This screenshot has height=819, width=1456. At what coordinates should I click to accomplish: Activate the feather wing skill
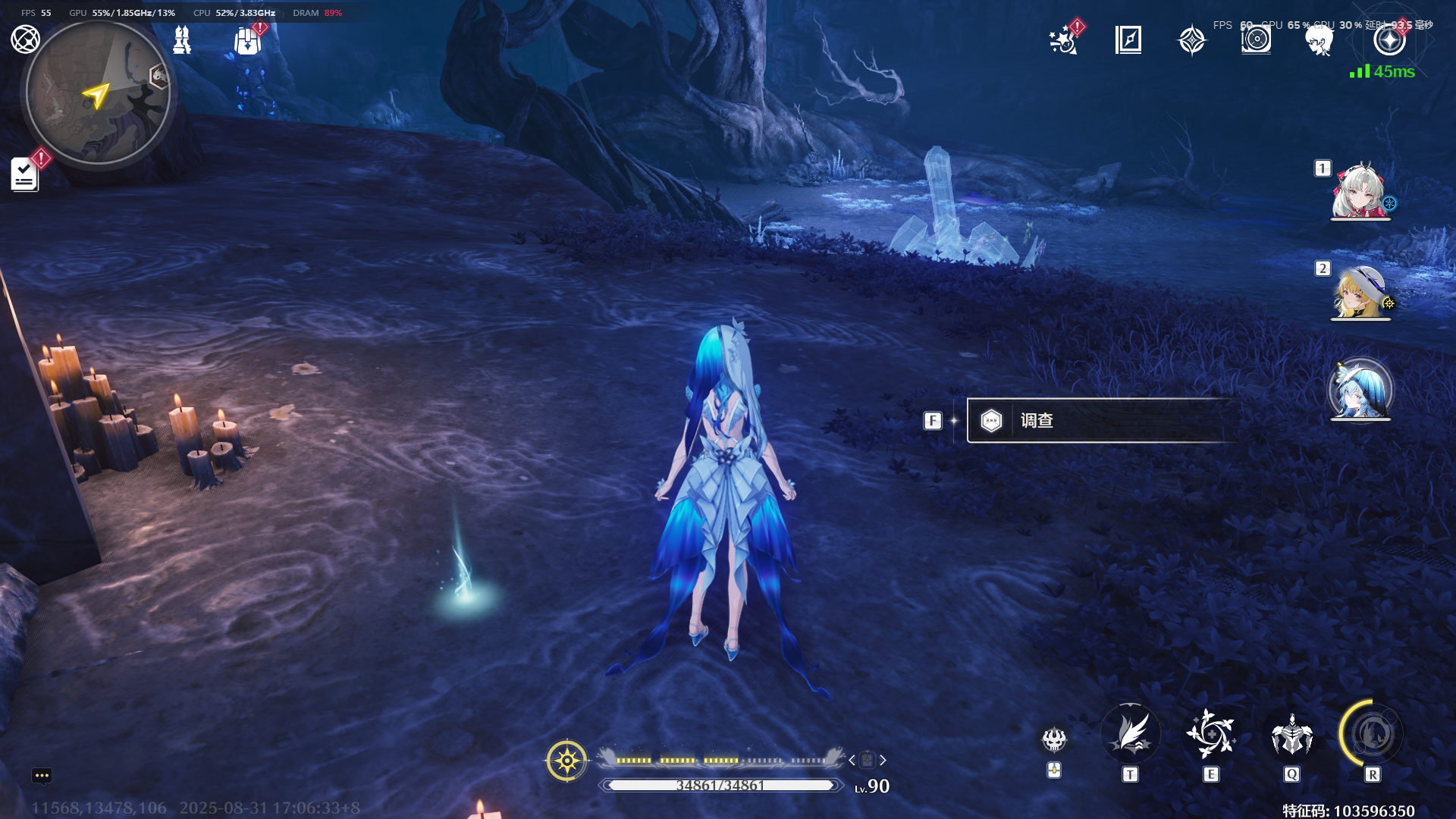click(x=1130, y=734)
